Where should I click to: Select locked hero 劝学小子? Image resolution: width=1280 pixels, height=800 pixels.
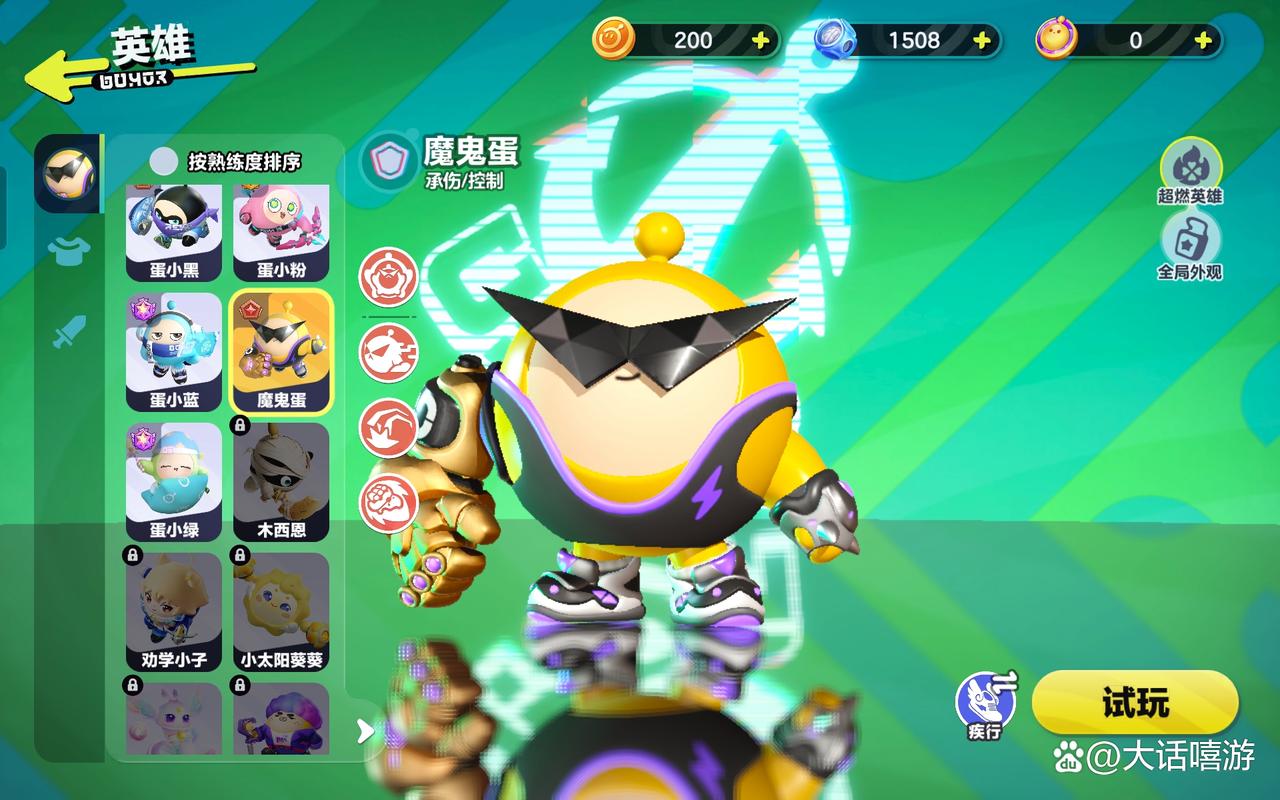(174, 611)
